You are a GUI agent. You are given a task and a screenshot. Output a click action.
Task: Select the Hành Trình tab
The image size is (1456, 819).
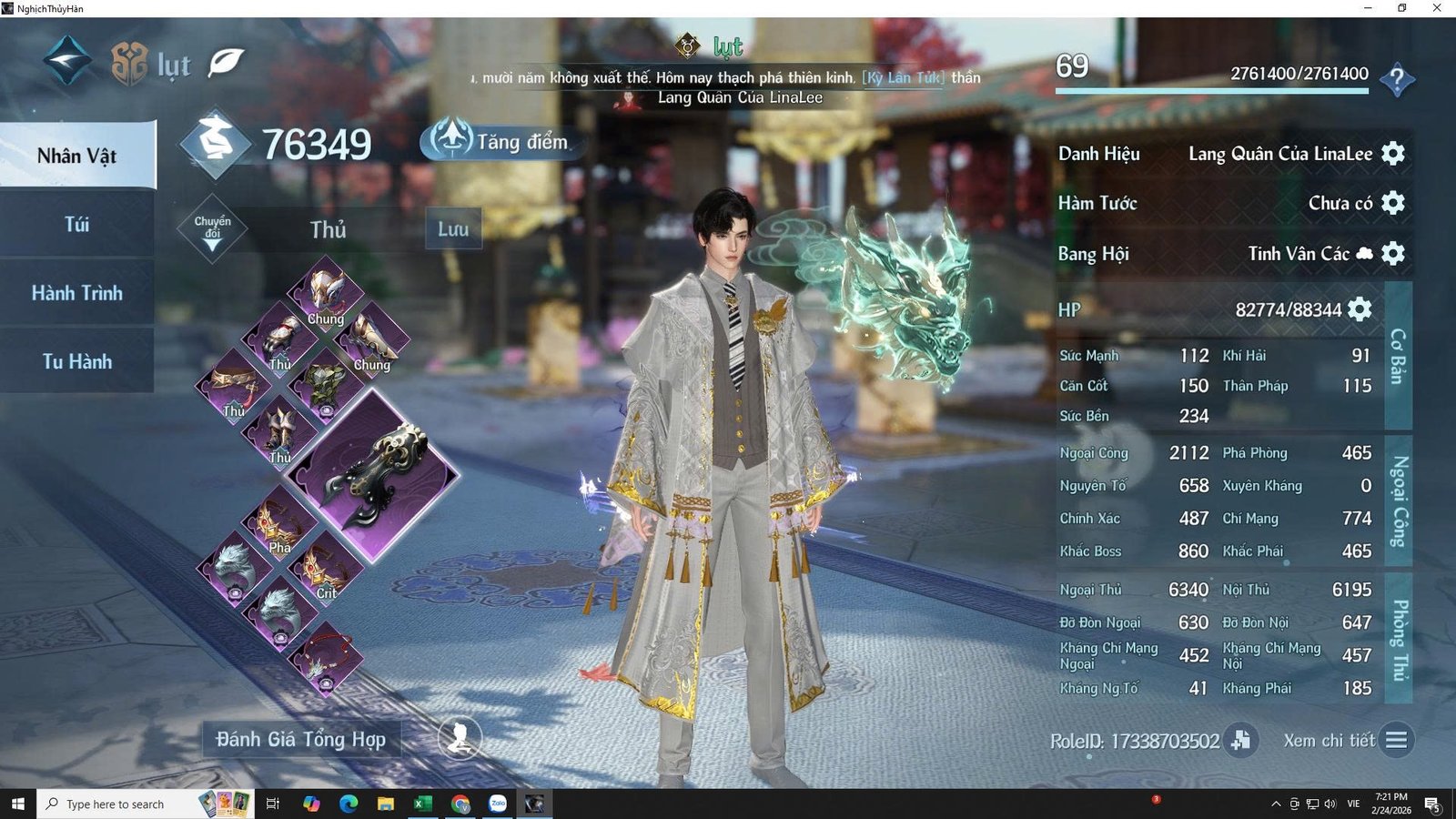tap(77, 293)
